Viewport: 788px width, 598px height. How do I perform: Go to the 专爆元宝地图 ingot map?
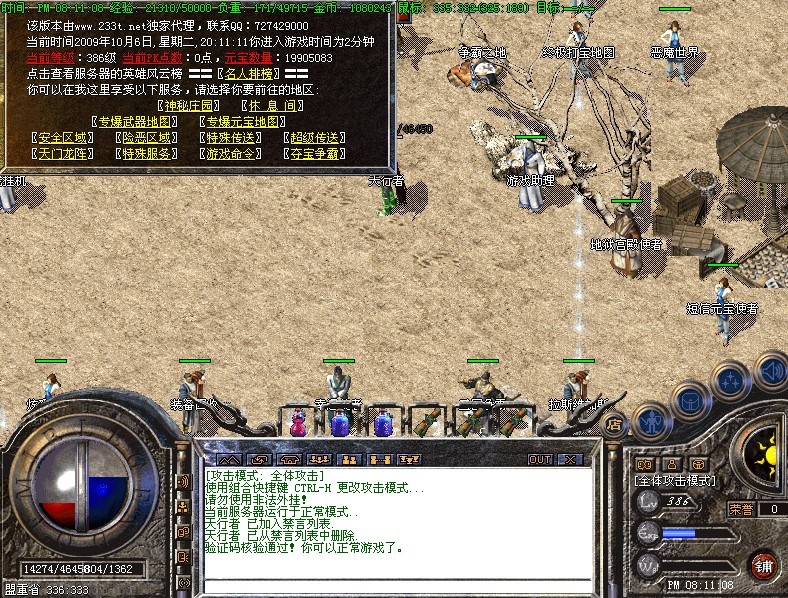(x=244, y=122)
